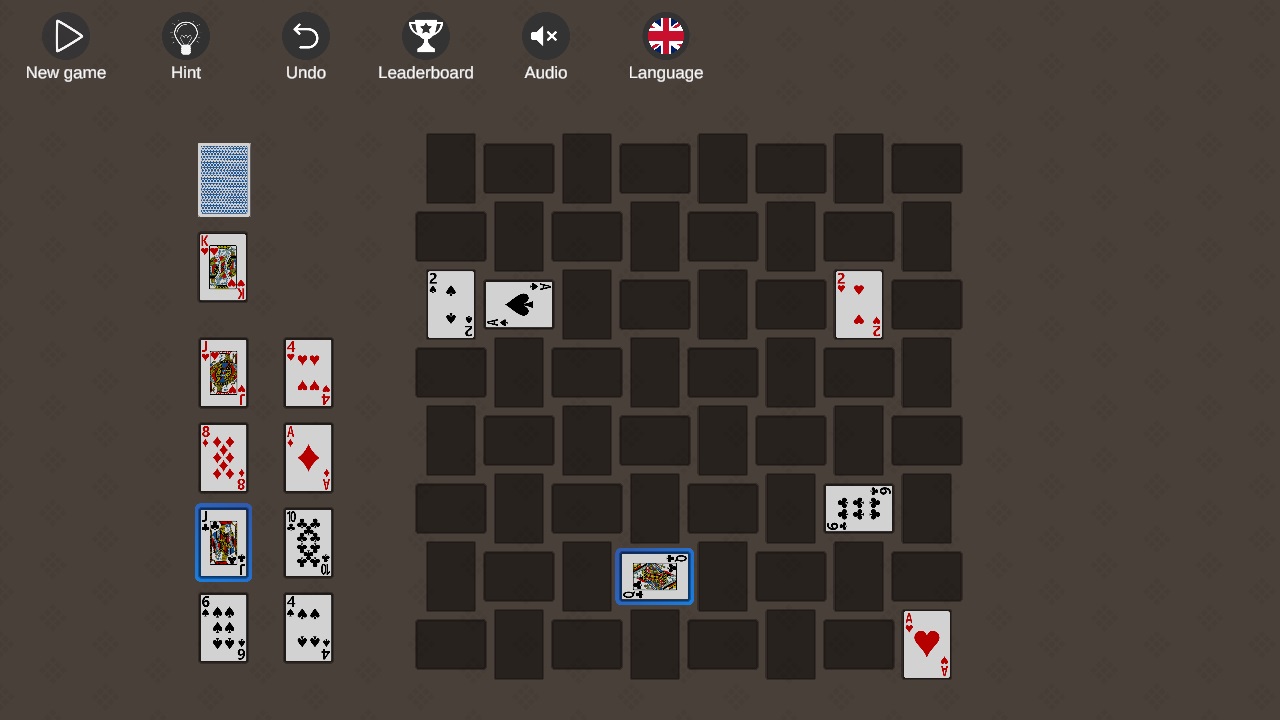
Task: Toggle selection of the Jack of Clubs
Action: tap(223, 543)
